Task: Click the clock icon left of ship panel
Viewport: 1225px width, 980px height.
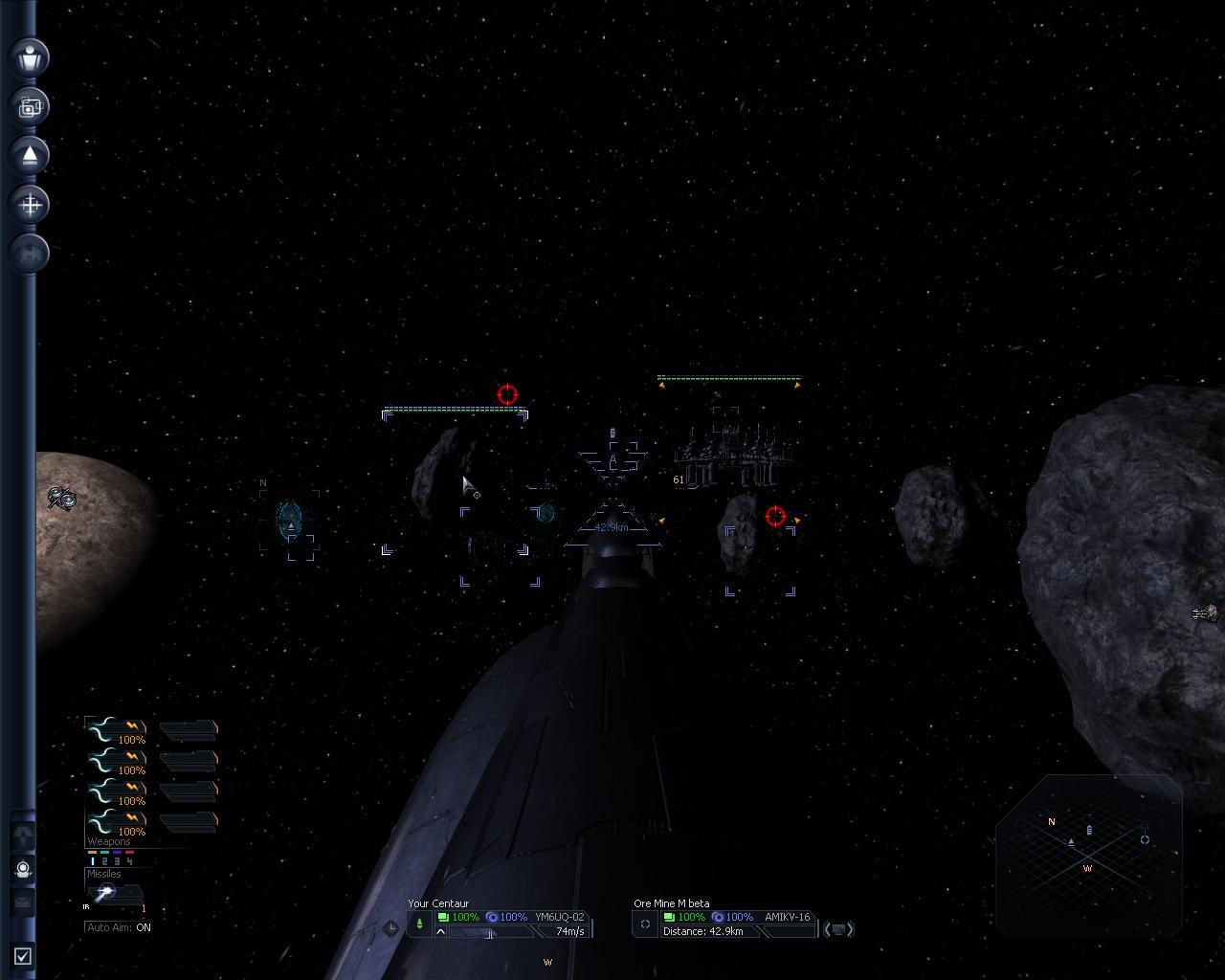Action: [390, 927]
